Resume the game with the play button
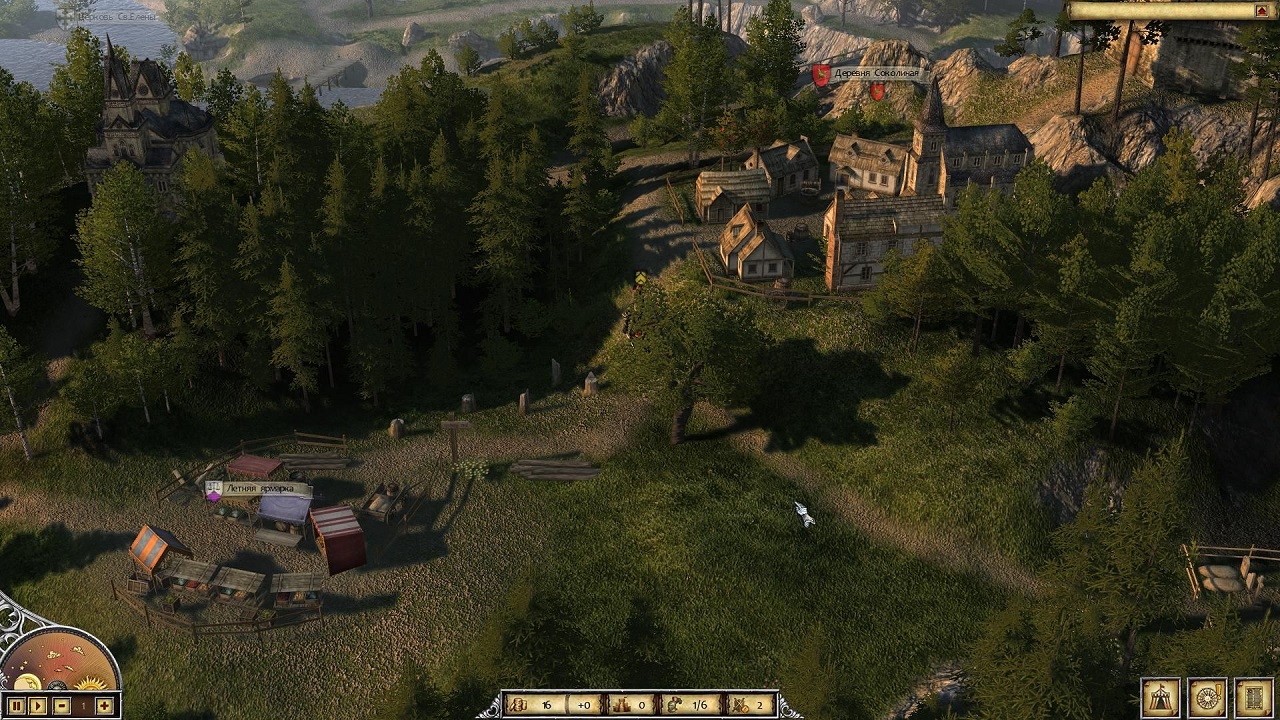The height and width of the screenshot is (720, 1280). click(38, 706)
